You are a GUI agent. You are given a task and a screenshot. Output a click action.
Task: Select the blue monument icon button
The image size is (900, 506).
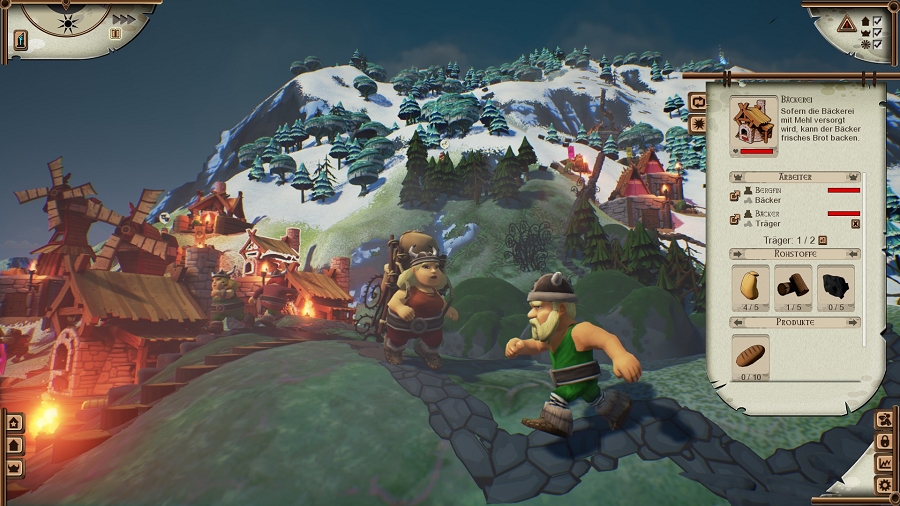[21, 39]
